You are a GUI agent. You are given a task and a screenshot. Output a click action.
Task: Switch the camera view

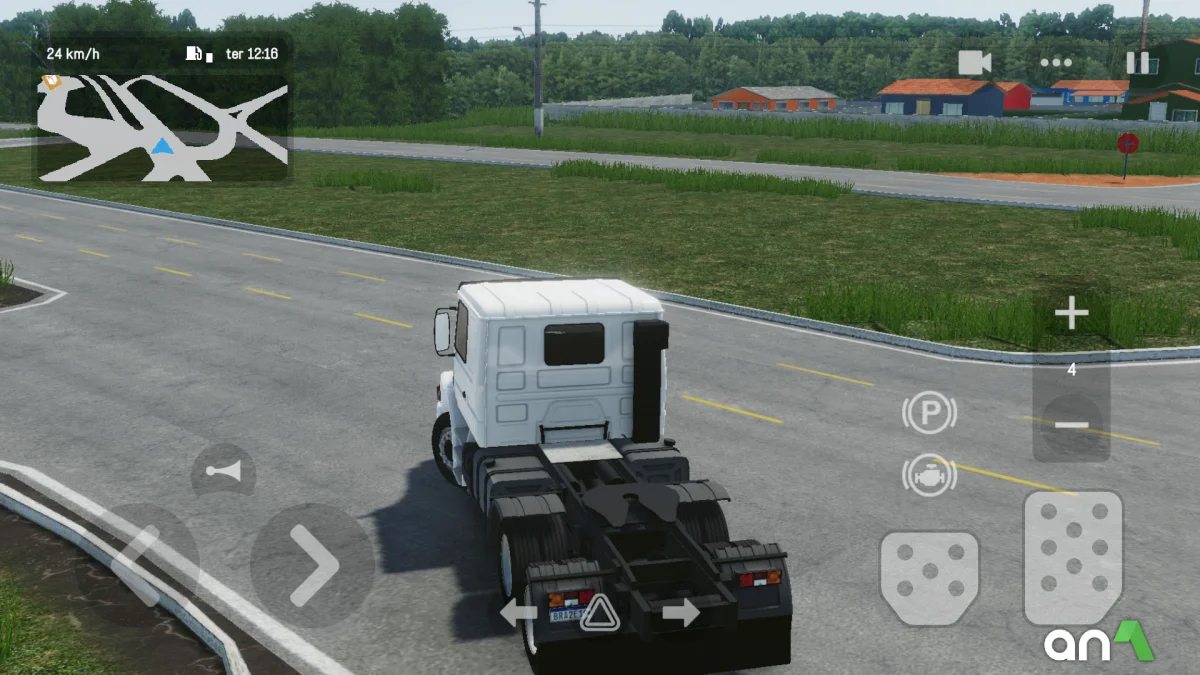[x=974, y=63]
